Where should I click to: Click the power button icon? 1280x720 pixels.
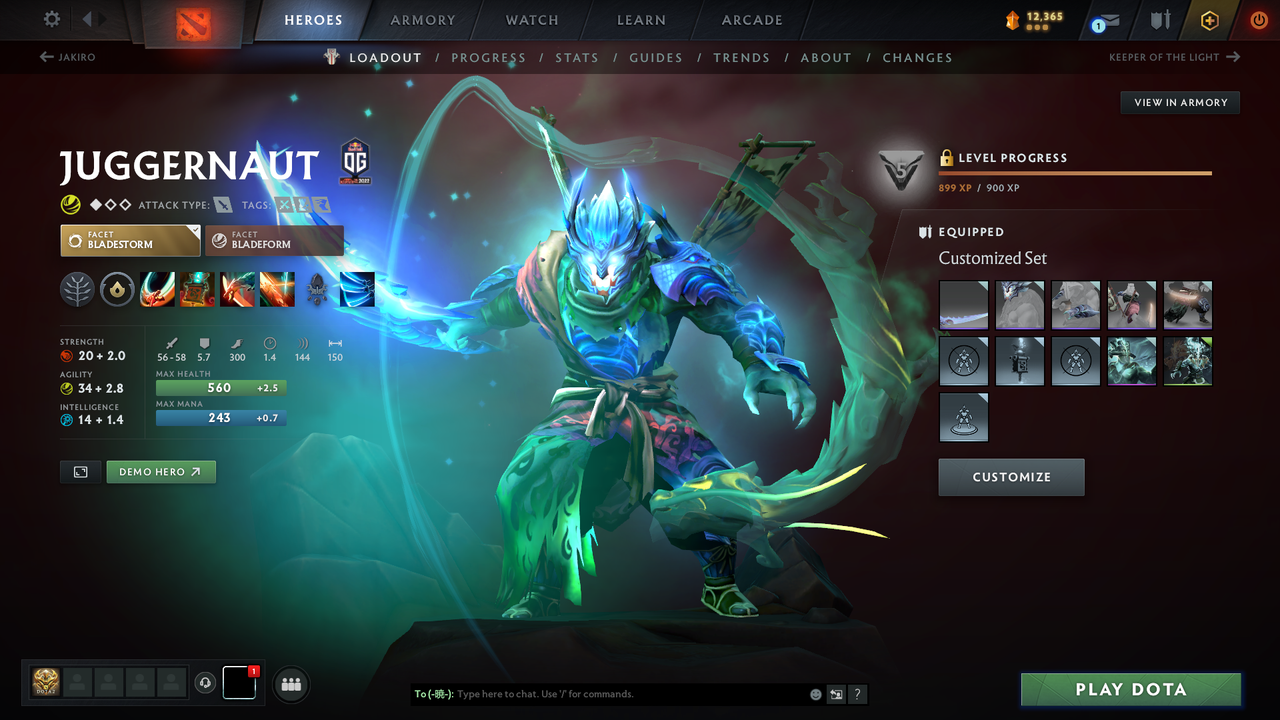click(x=1258, y=19)
